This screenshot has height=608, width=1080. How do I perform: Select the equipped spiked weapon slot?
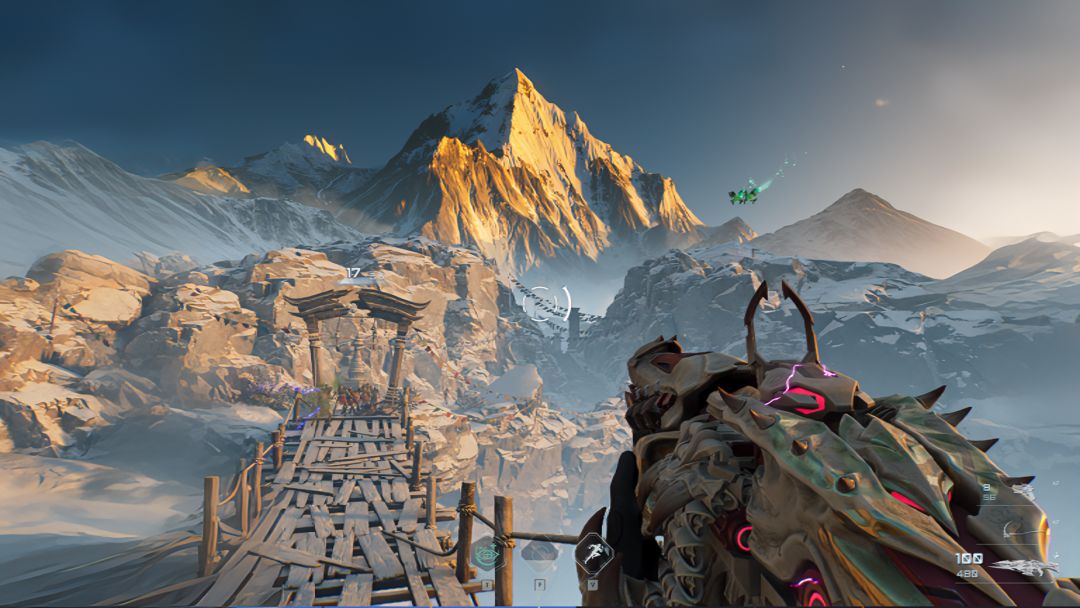(x=1024, y=567)
